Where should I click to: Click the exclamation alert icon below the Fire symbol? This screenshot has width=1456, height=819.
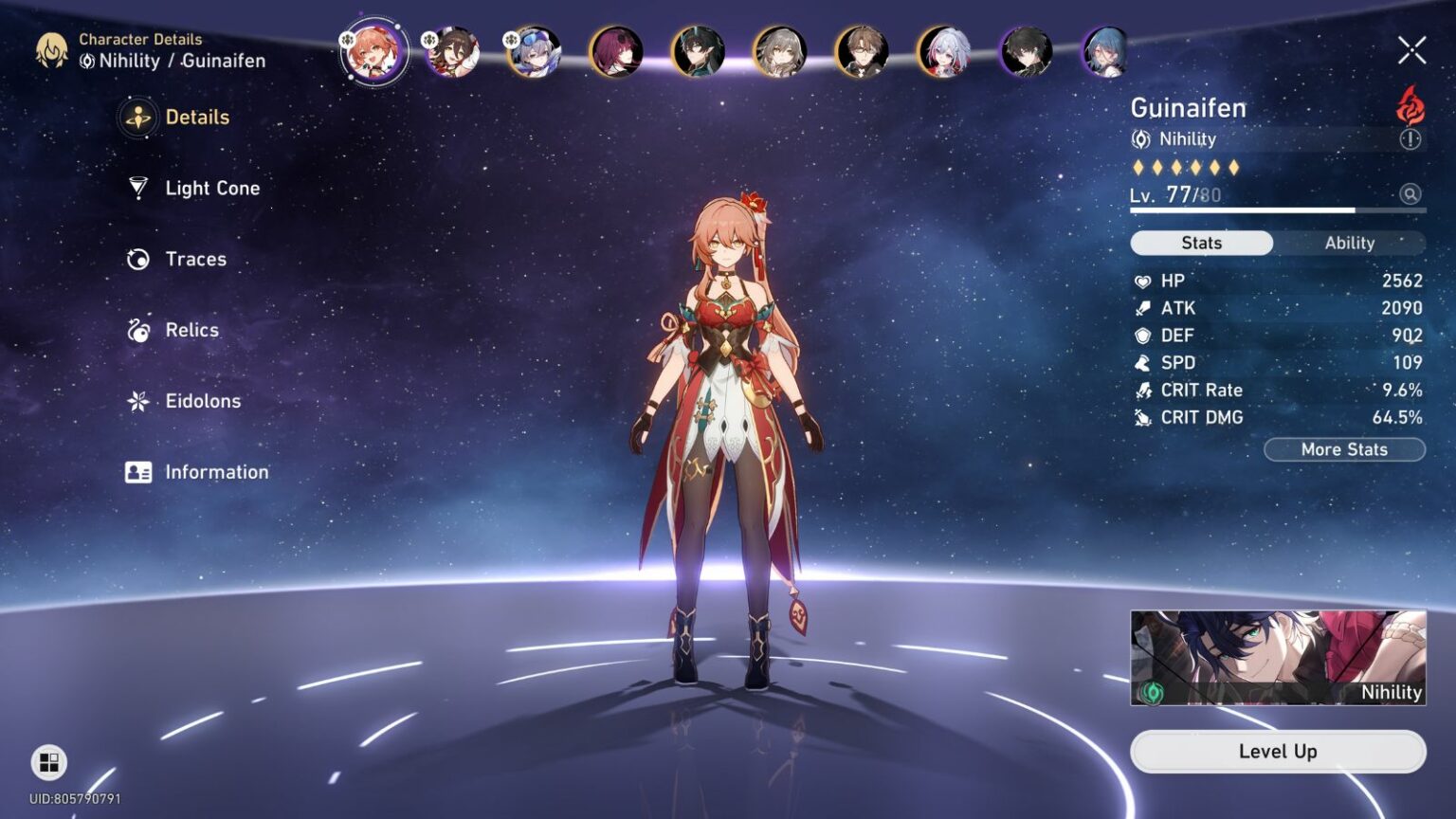click(1410, 141)
